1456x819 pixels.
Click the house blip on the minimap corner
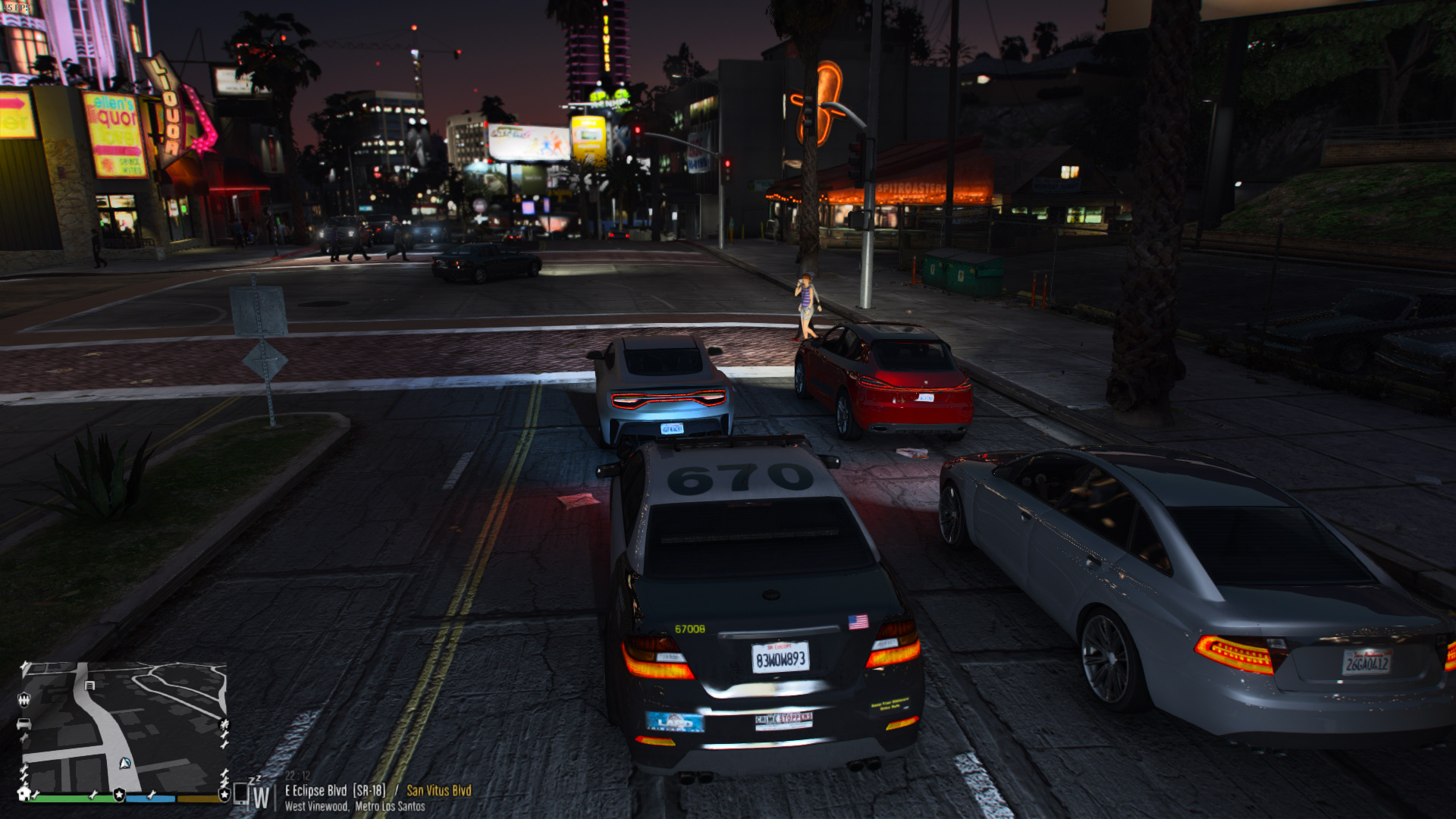[24, 793]
